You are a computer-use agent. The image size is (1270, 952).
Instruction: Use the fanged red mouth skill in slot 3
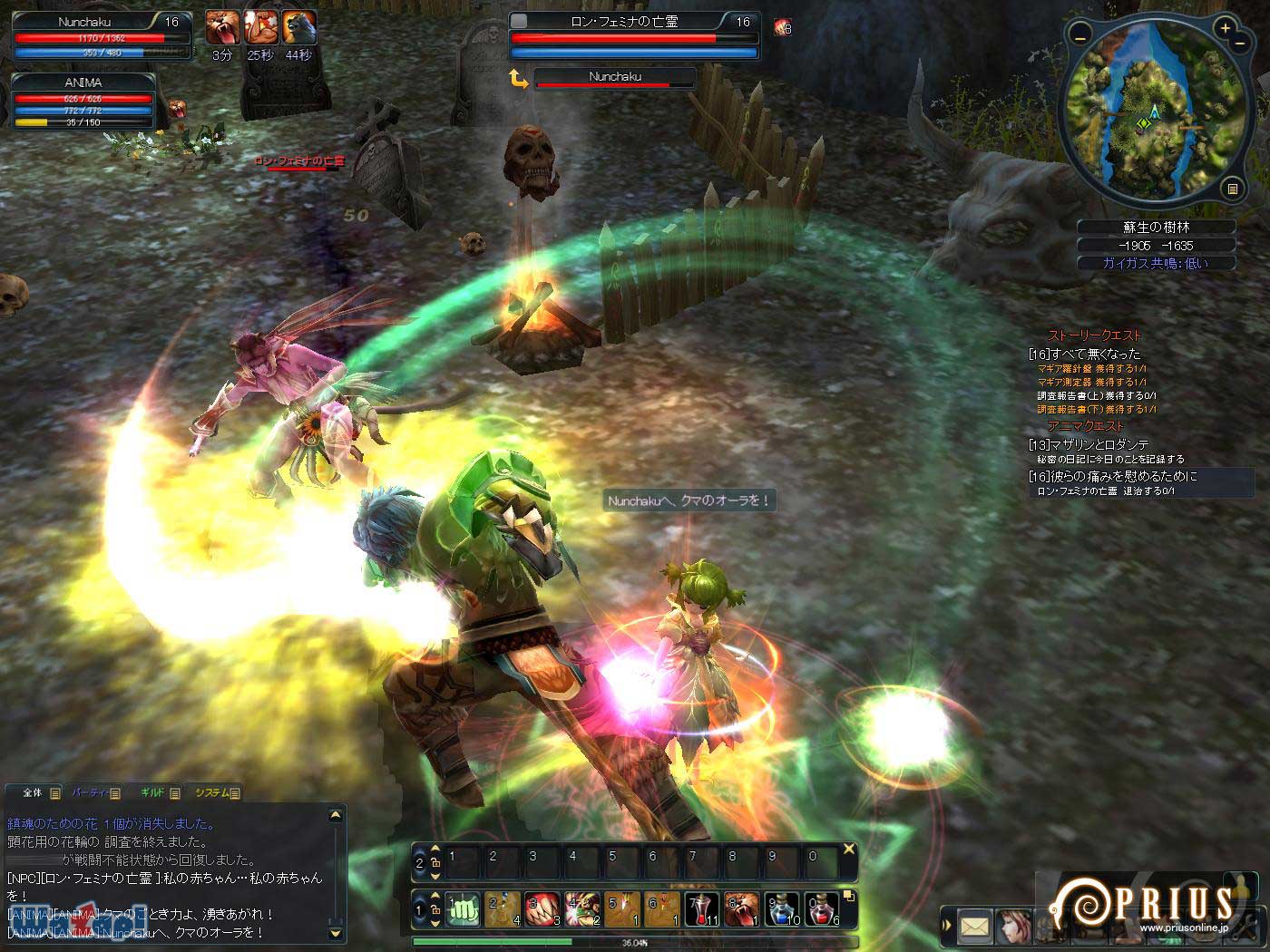pos(542,908)
